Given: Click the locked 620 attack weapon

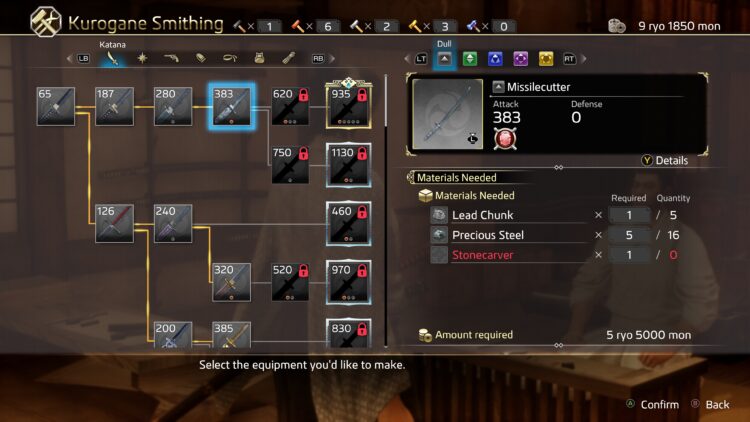Looking at the screenshot, I should [x=290, y=106].
